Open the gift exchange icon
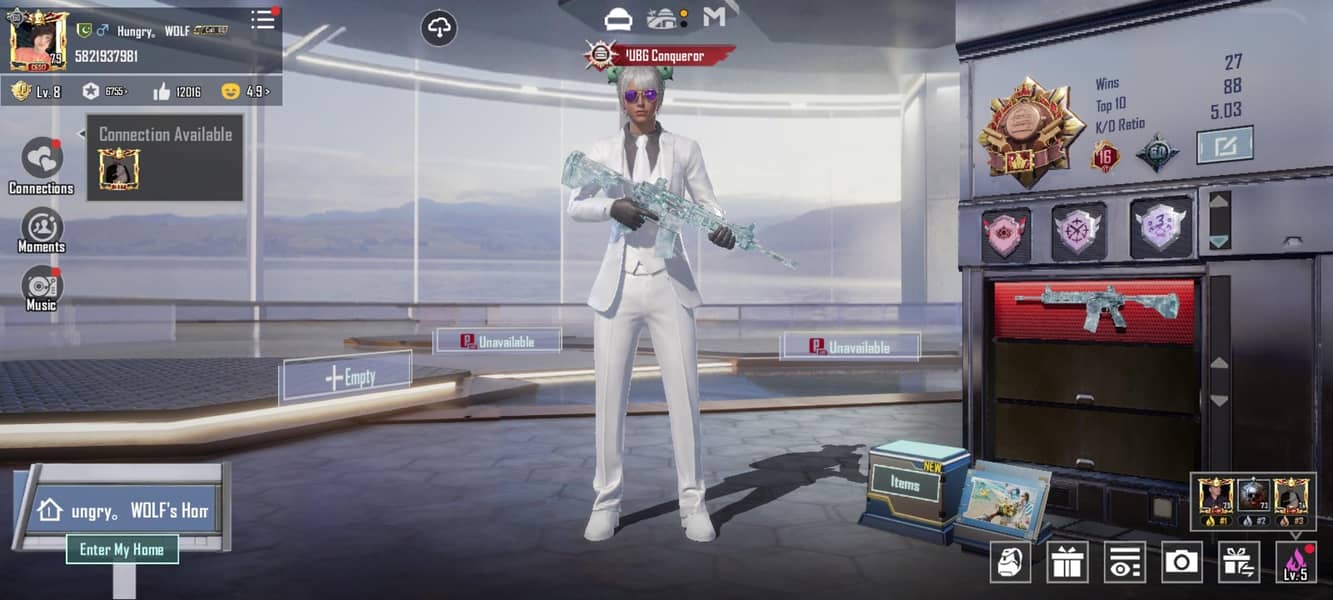This screenshot has width=1333, height=600. 1239,562
